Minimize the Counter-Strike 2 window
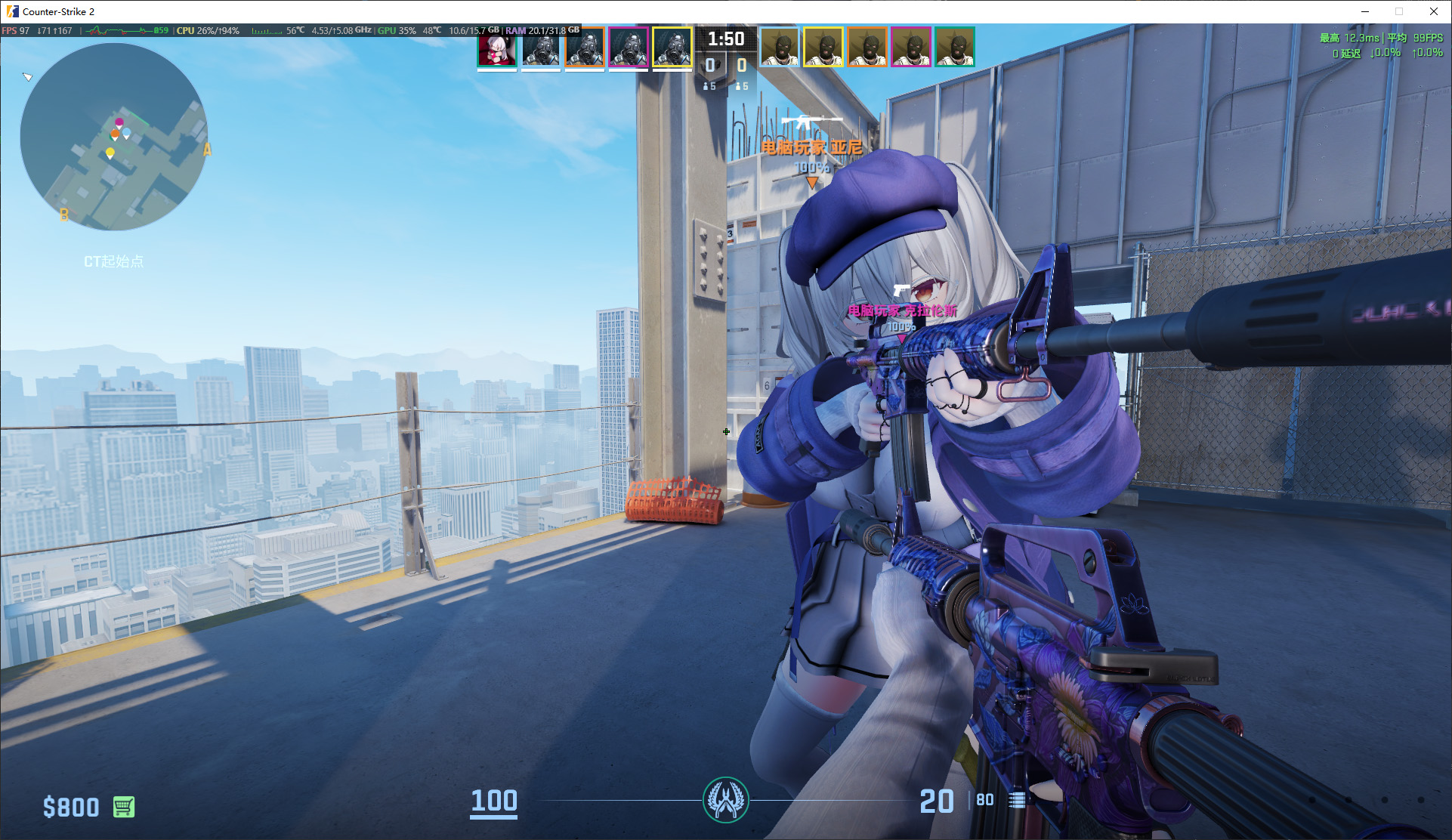 (x=1365, y=11)
